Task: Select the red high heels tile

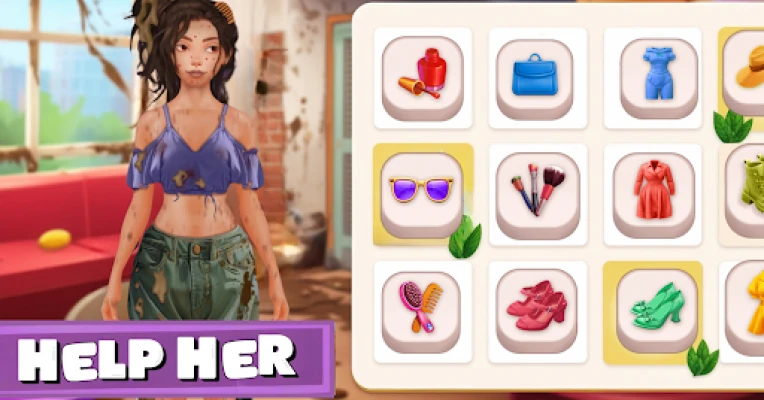Action: tap(538, 310)
